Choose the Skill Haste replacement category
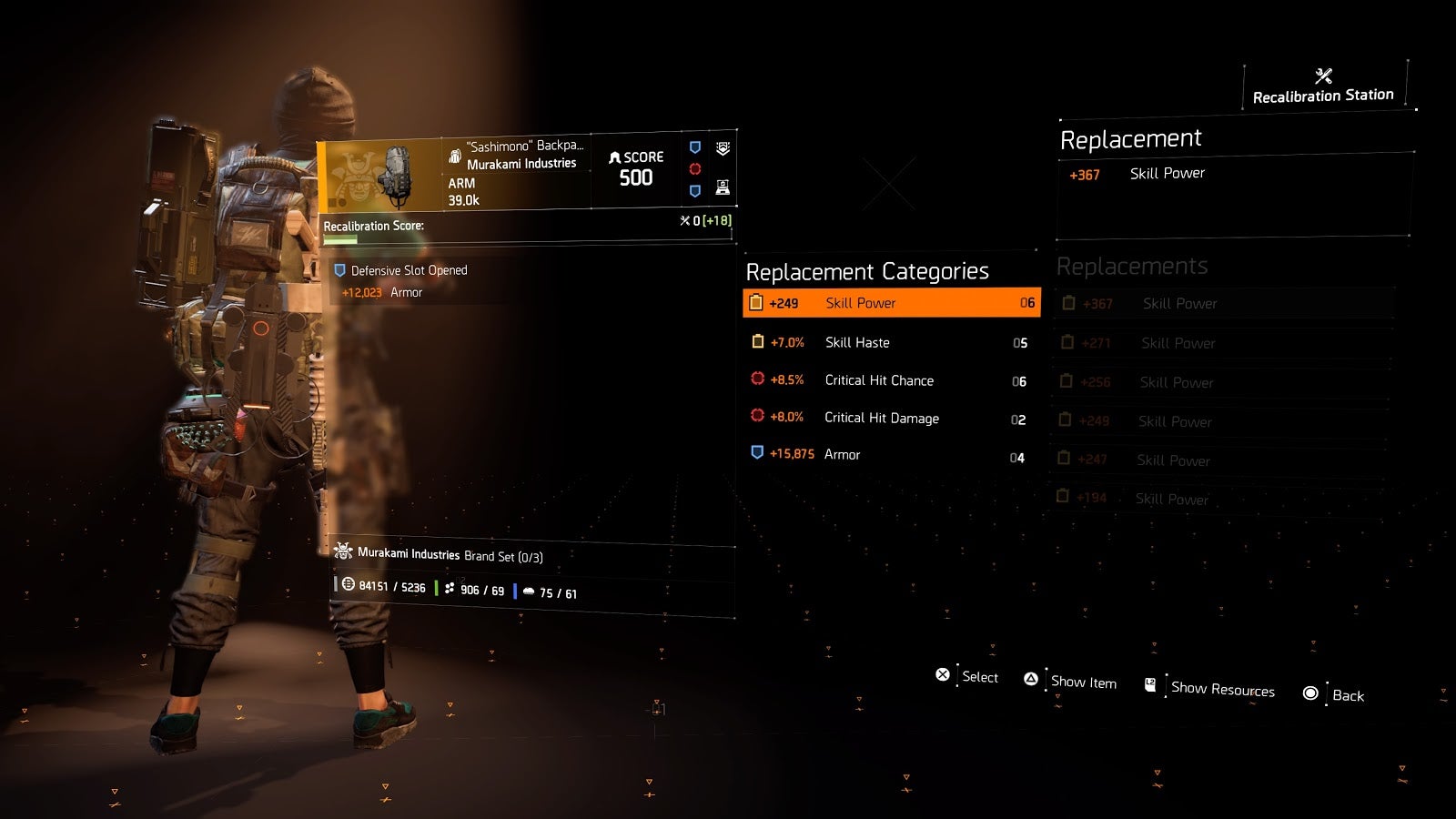Screen dimensions: 1456x819 [x=890, y=342]
